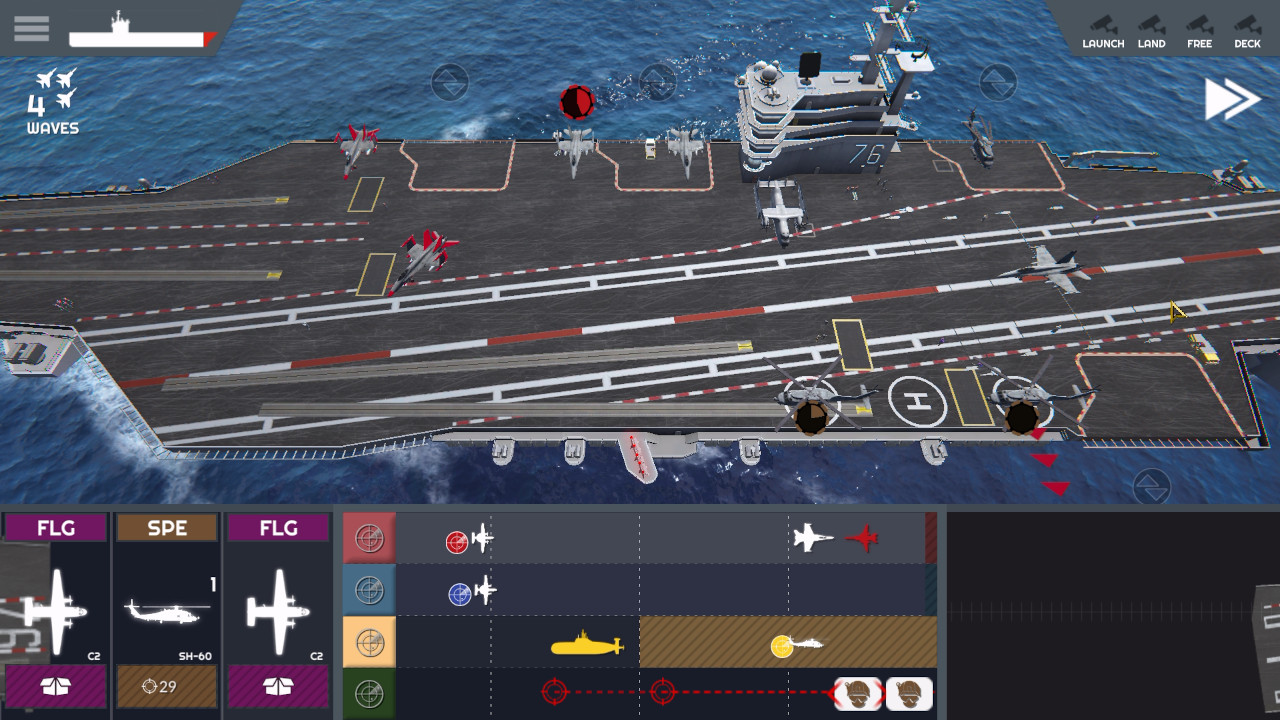This screenshot has height=720, width=1280.
Task: Click the unpack cargo button on left FLG card
Action: click(x=55, y=687)
